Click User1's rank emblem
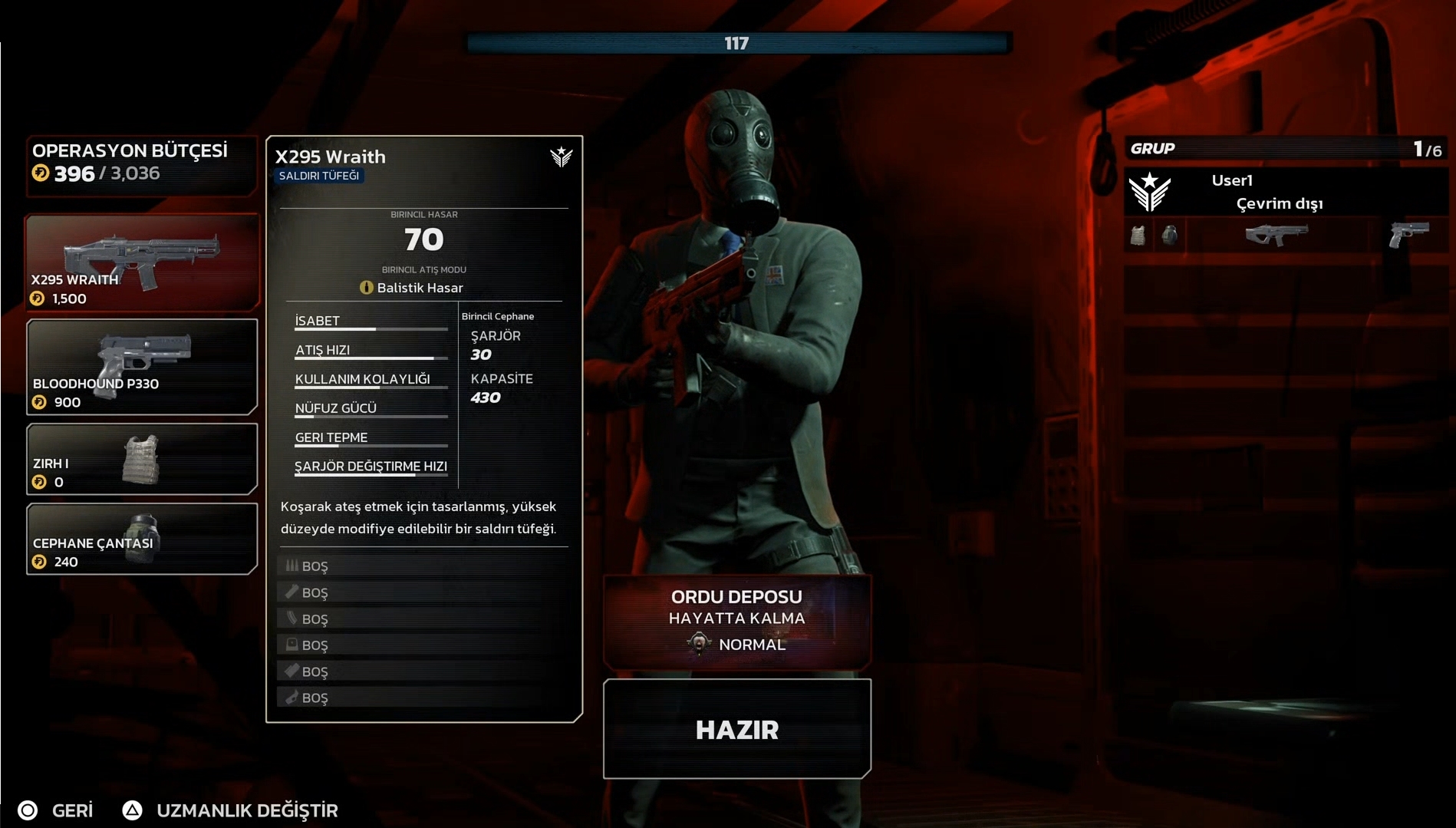 1149,192
